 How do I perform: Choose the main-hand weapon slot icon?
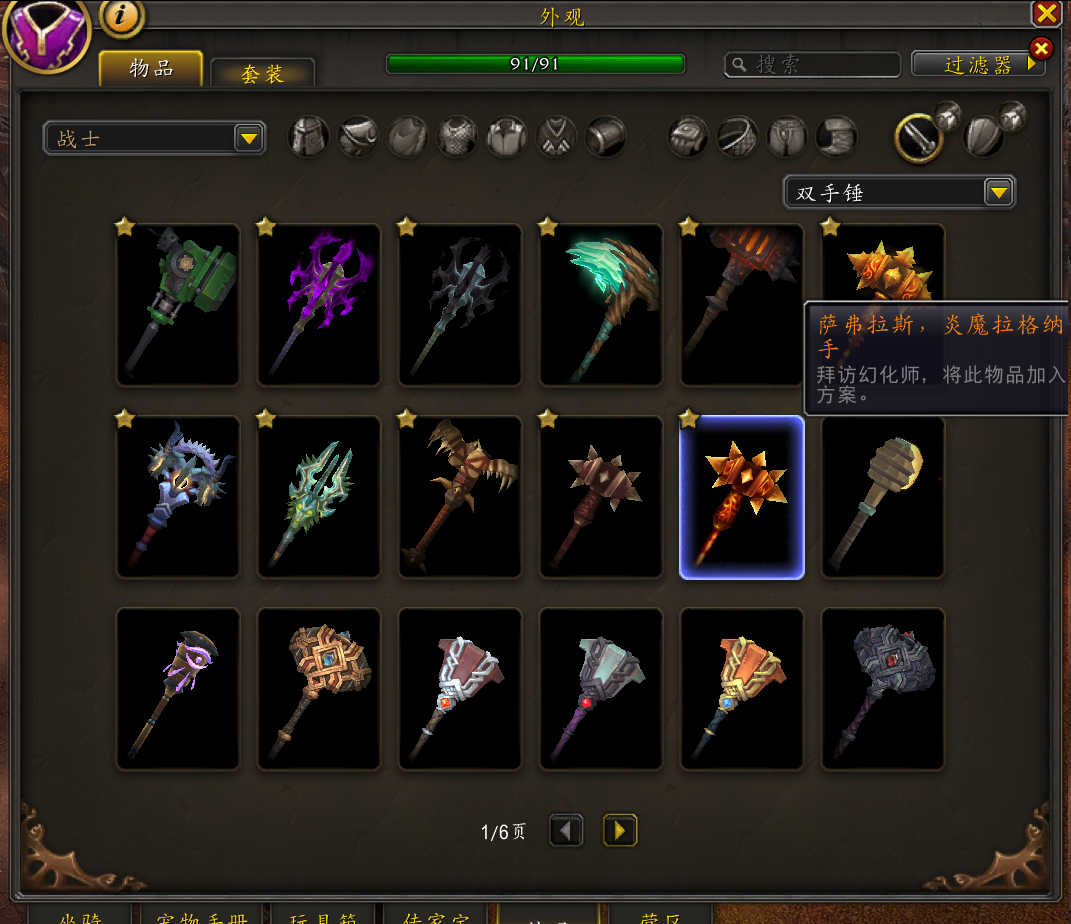click(x=919, y=138)
